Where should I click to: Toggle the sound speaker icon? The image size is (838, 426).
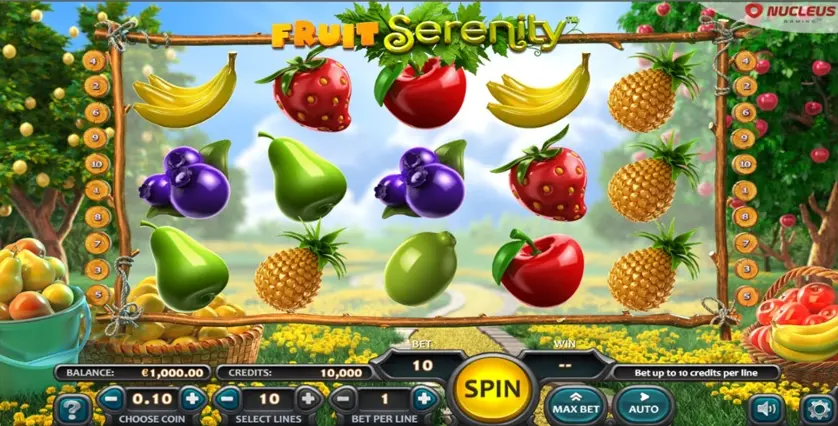(x=767, y=408)
